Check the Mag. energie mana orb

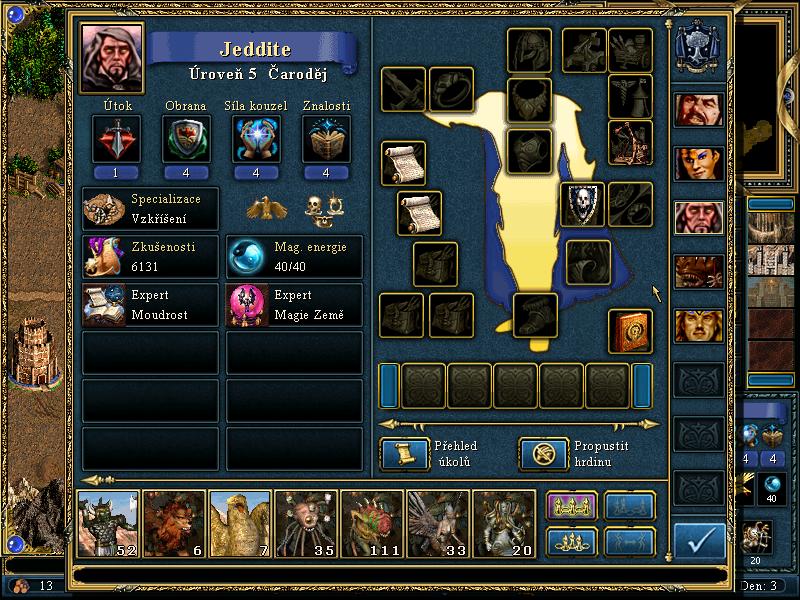pos(243,257)
